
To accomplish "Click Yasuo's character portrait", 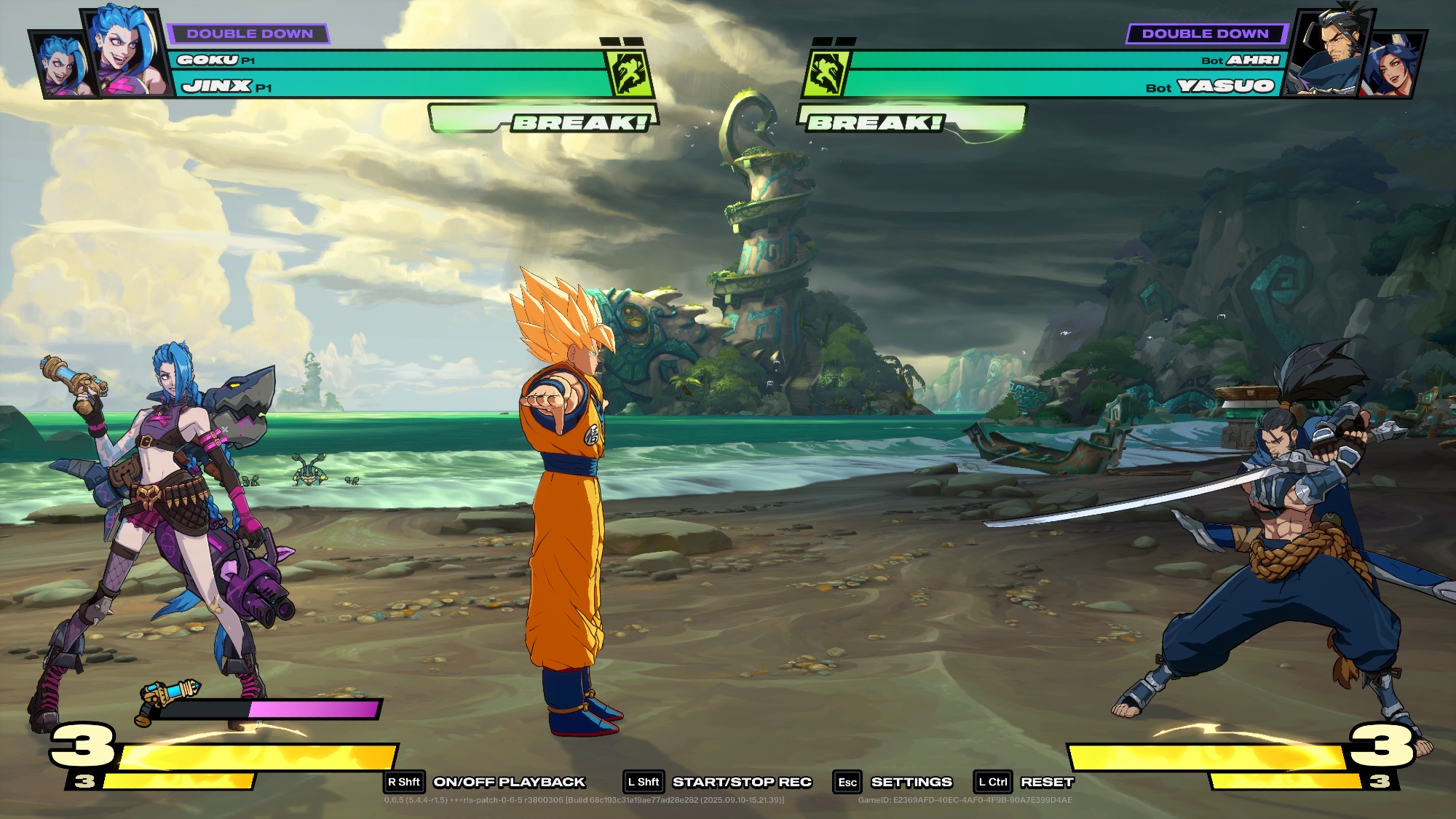I will (1329, 52).
